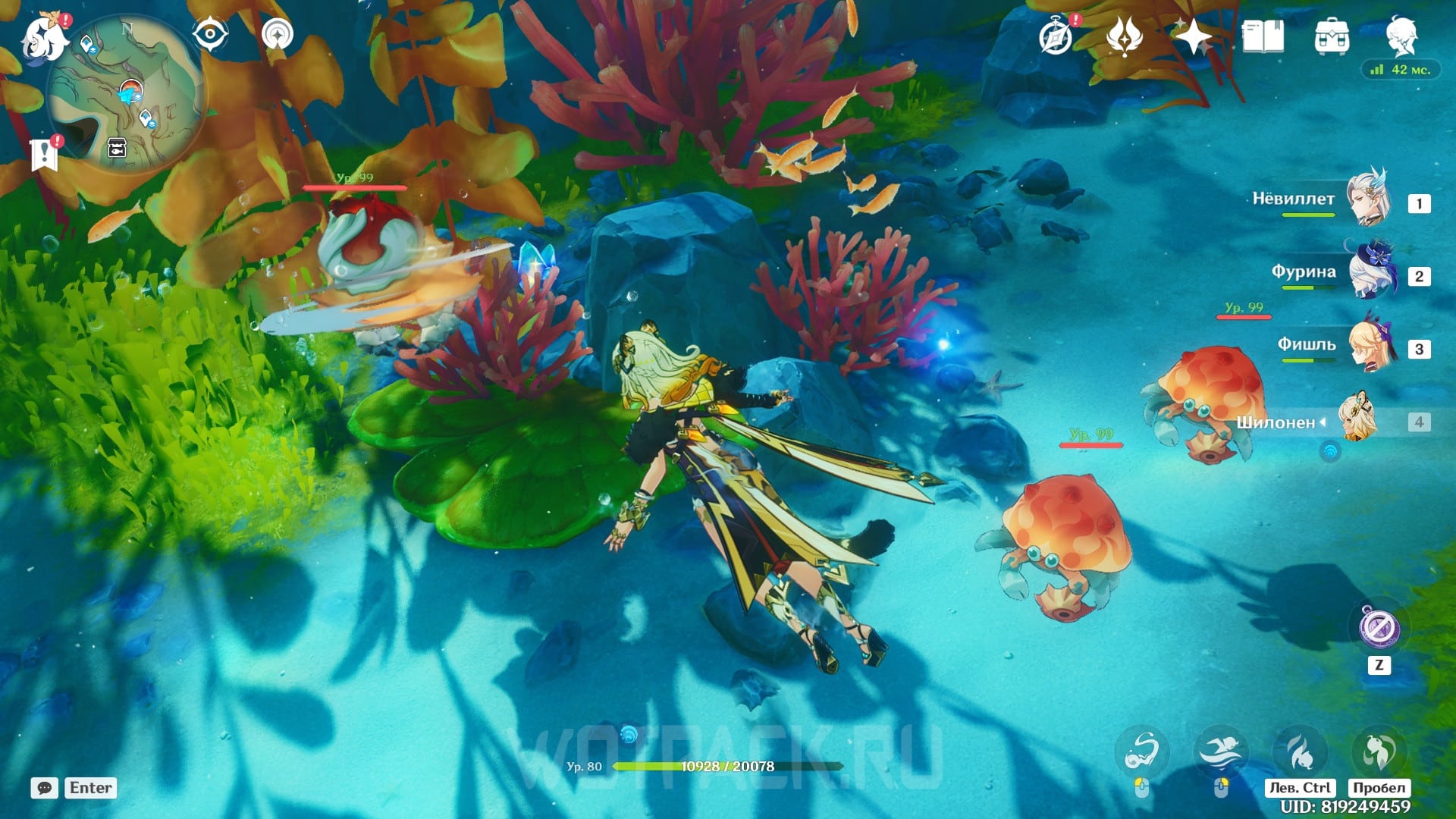Open the inventory backpack icon
The height and width of the screenshot is (819, 1456).
[1332, 36]
